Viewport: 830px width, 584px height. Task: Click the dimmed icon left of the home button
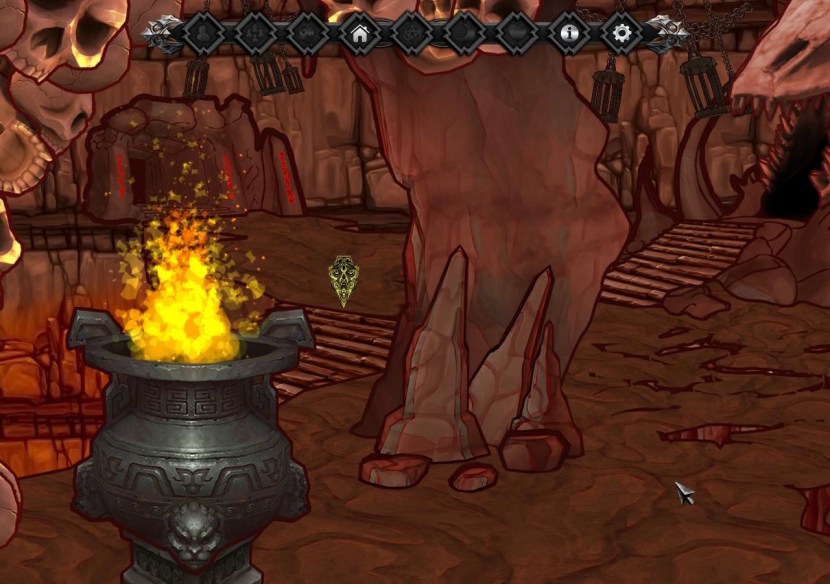[x=308, y=34]
